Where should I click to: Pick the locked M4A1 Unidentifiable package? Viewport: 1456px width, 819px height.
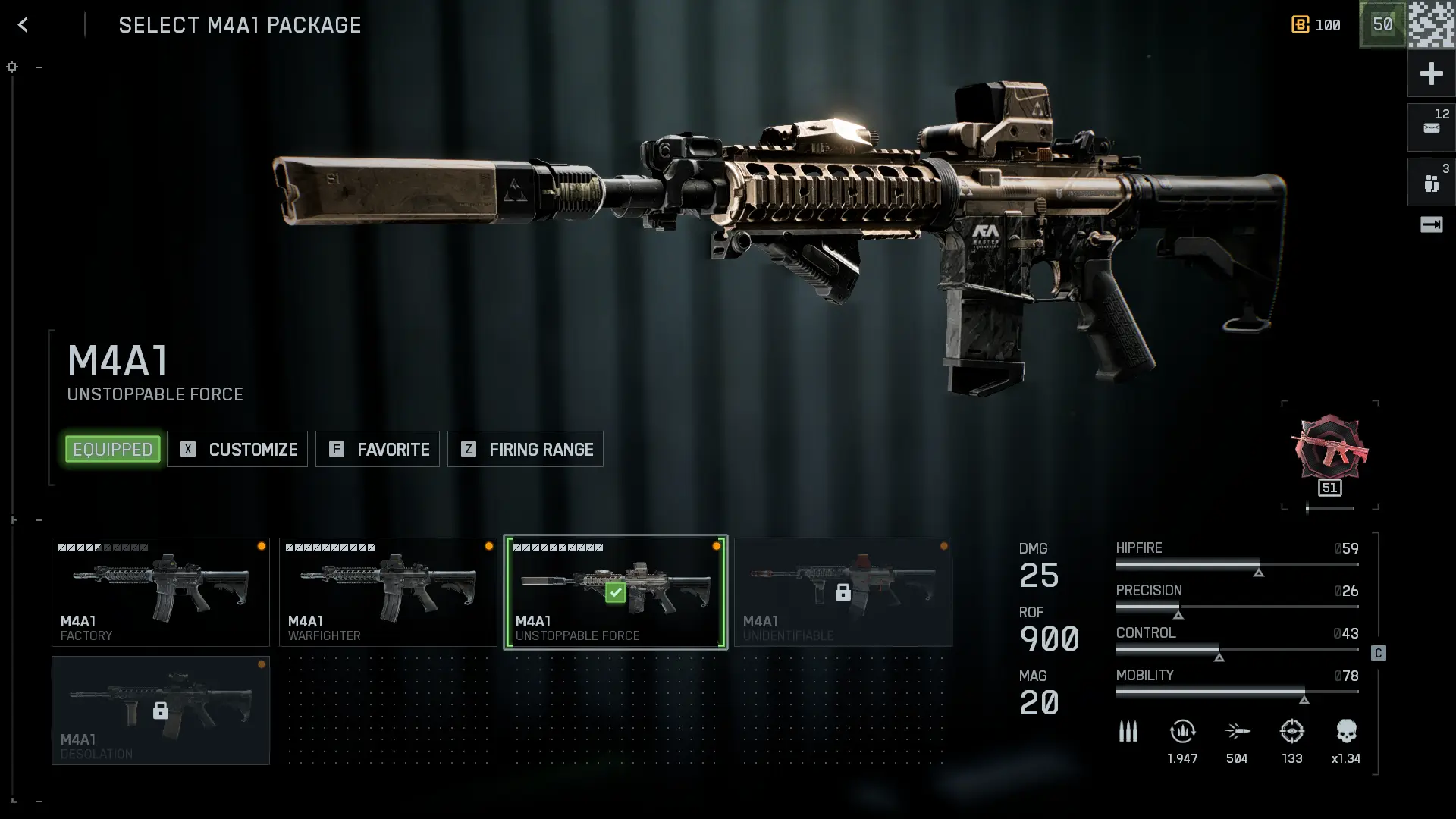[x=843, y=592]
